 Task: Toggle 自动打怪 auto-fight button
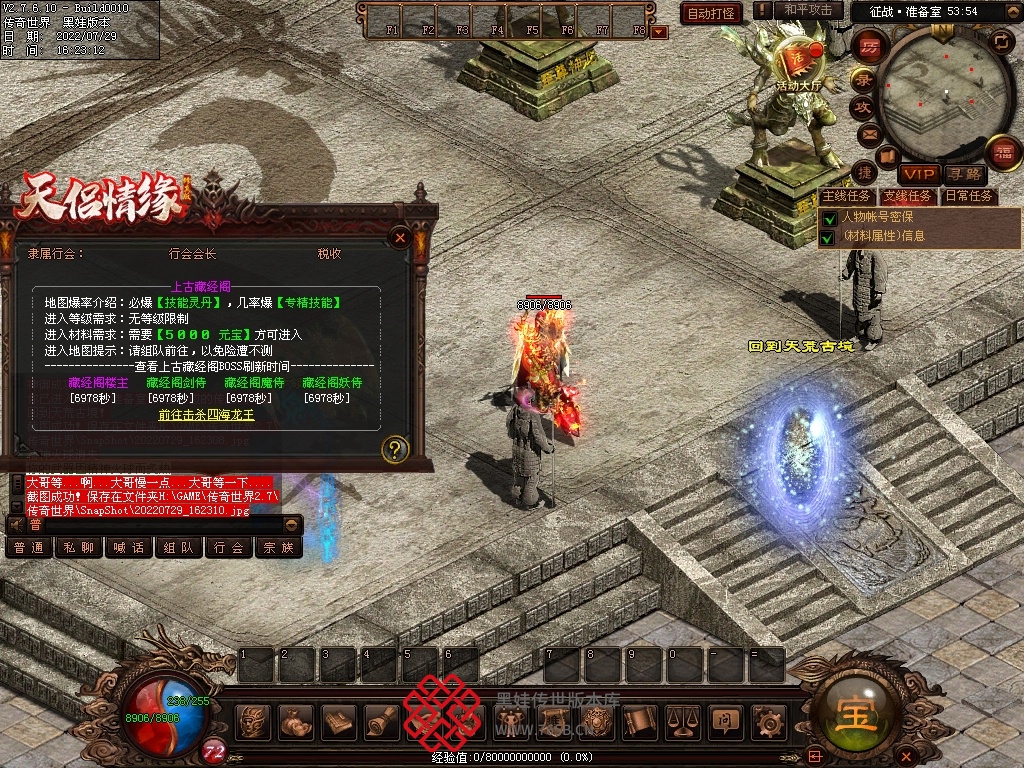[711, 13]
